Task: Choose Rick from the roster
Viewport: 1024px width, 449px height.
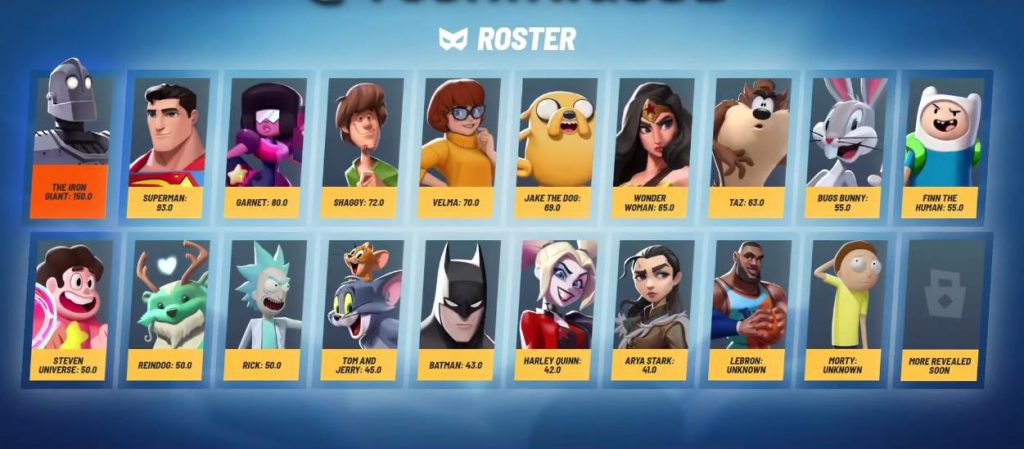Action: tap(263, 310)
